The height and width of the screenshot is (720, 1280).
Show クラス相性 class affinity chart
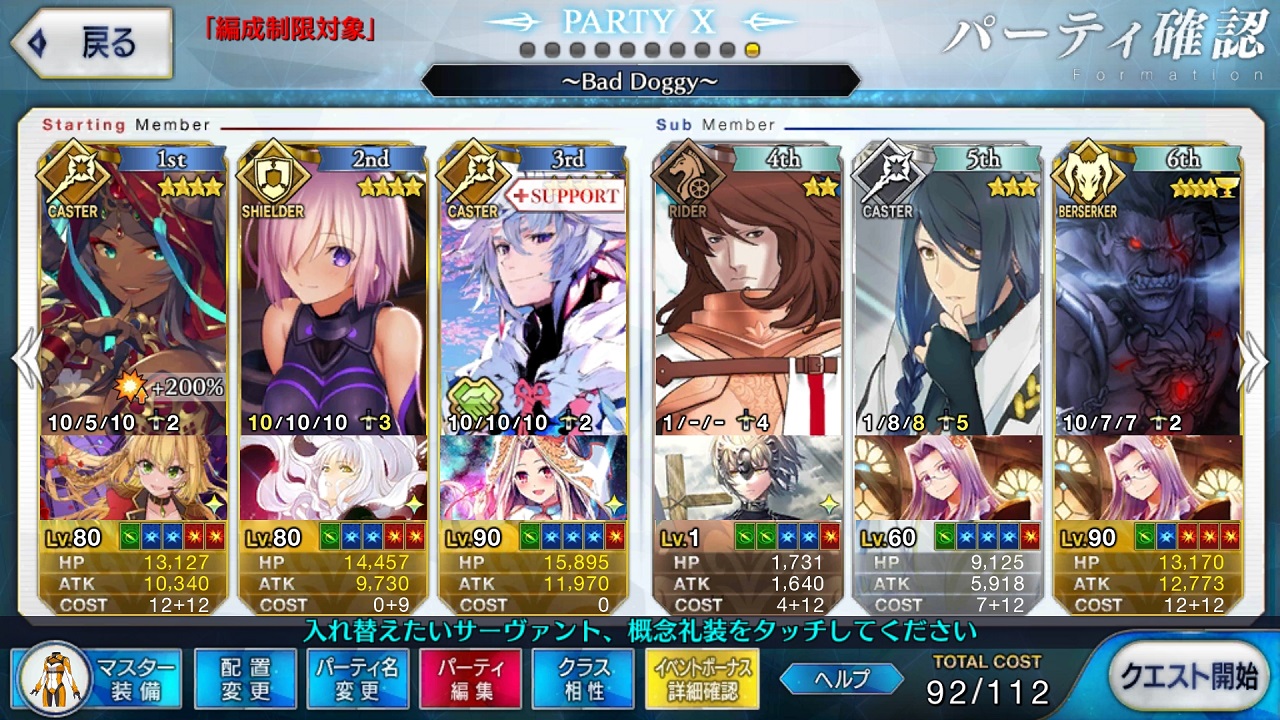point(583,678)
